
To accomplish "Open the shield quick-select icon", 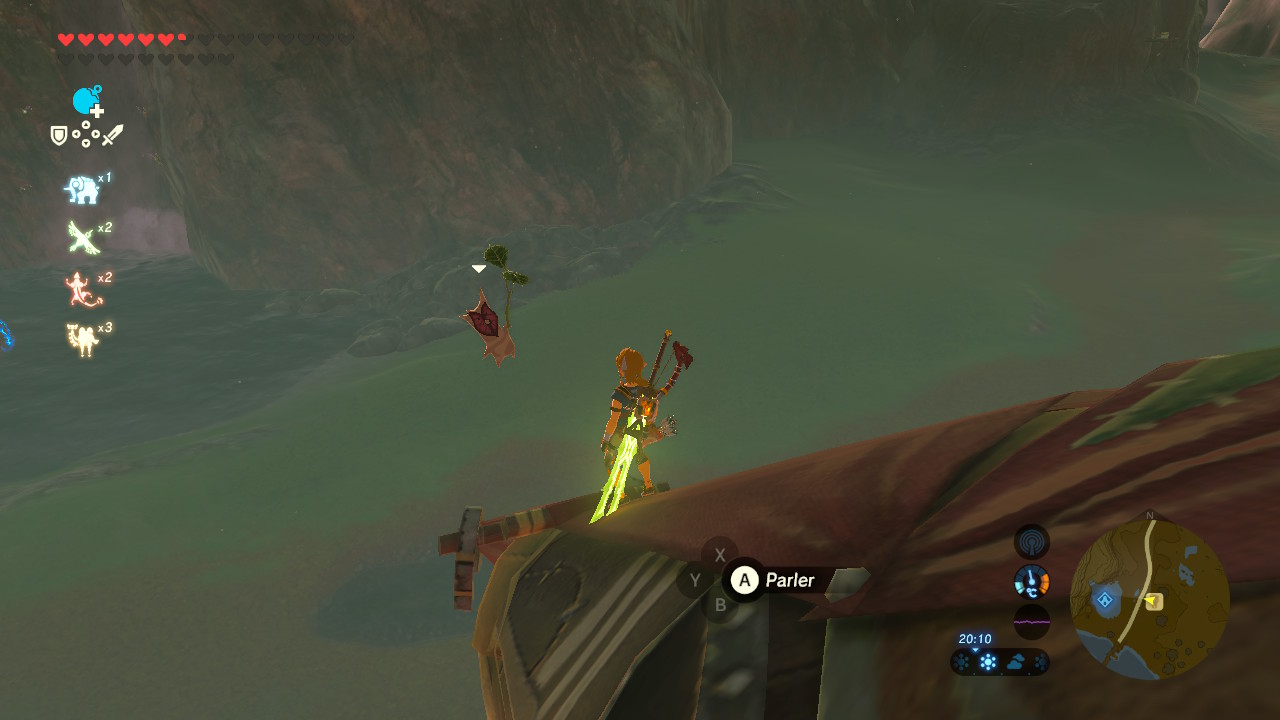I will [59, 135].
